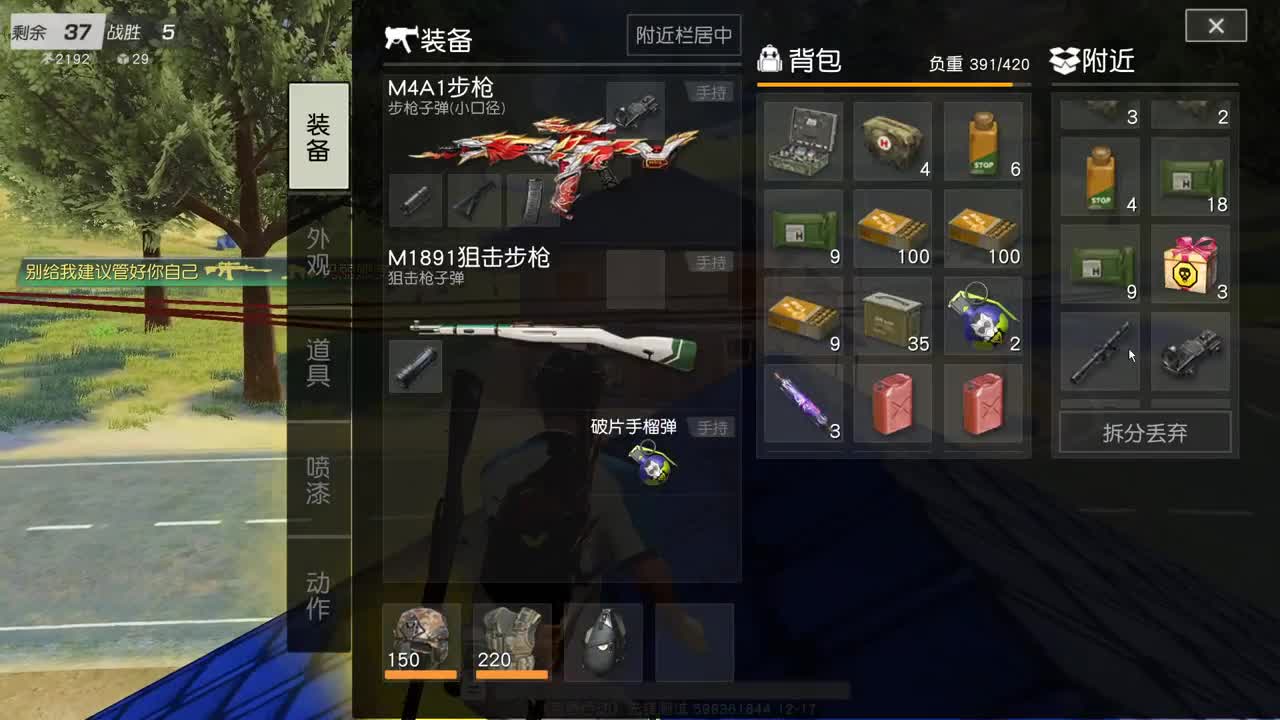Select the first aid kit showing 4
The width and height of the screenshot is (1280, 720).
pyautogui.click(x=893, y=140)
